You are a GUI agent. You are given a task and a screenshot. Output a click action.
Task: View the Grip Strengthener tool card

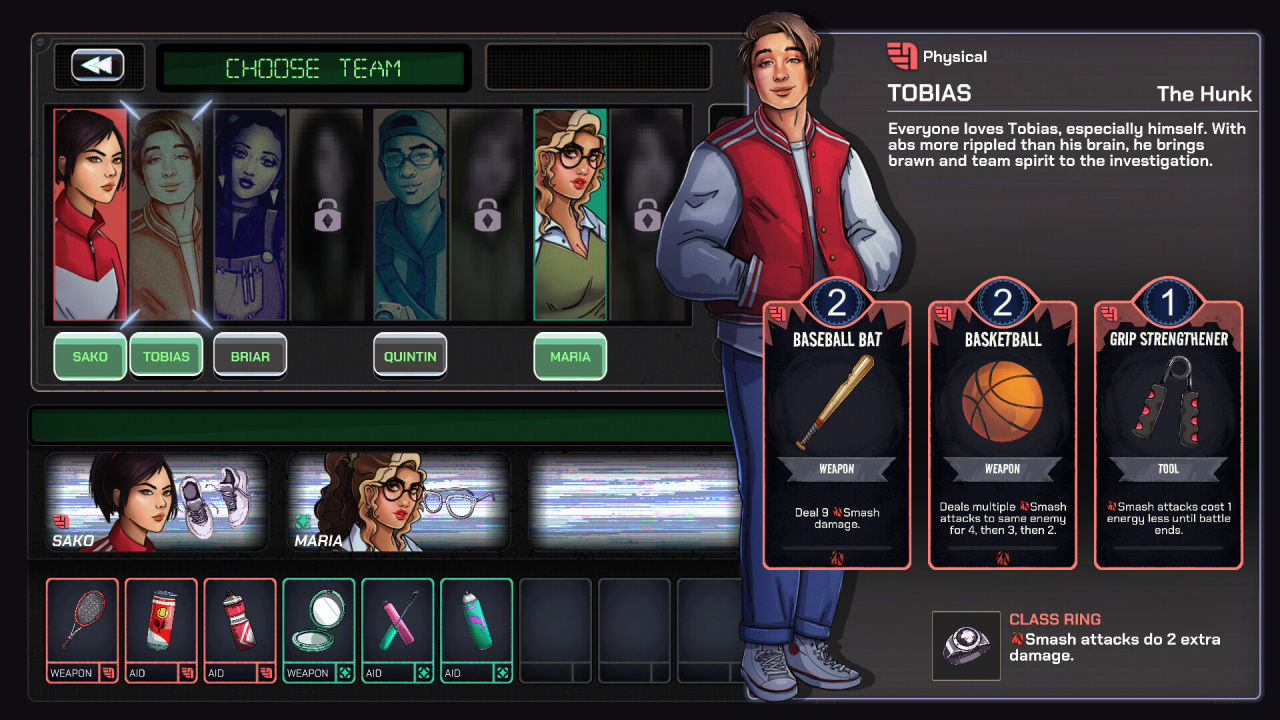tap(1168, 435)
